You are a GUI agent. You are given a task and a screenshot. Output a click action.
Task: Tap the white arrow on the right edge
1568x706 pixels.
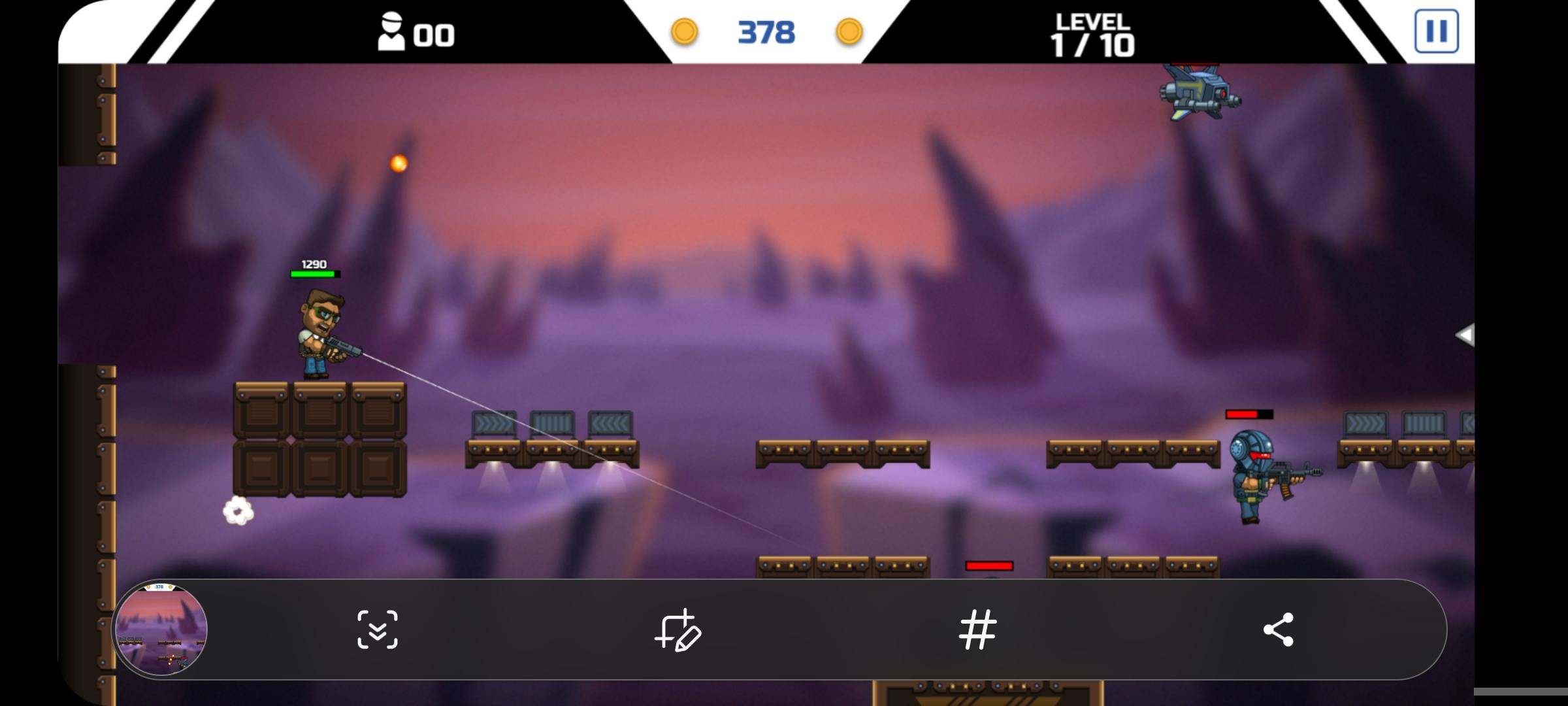pyautogui.click(x=1466, y=335)
